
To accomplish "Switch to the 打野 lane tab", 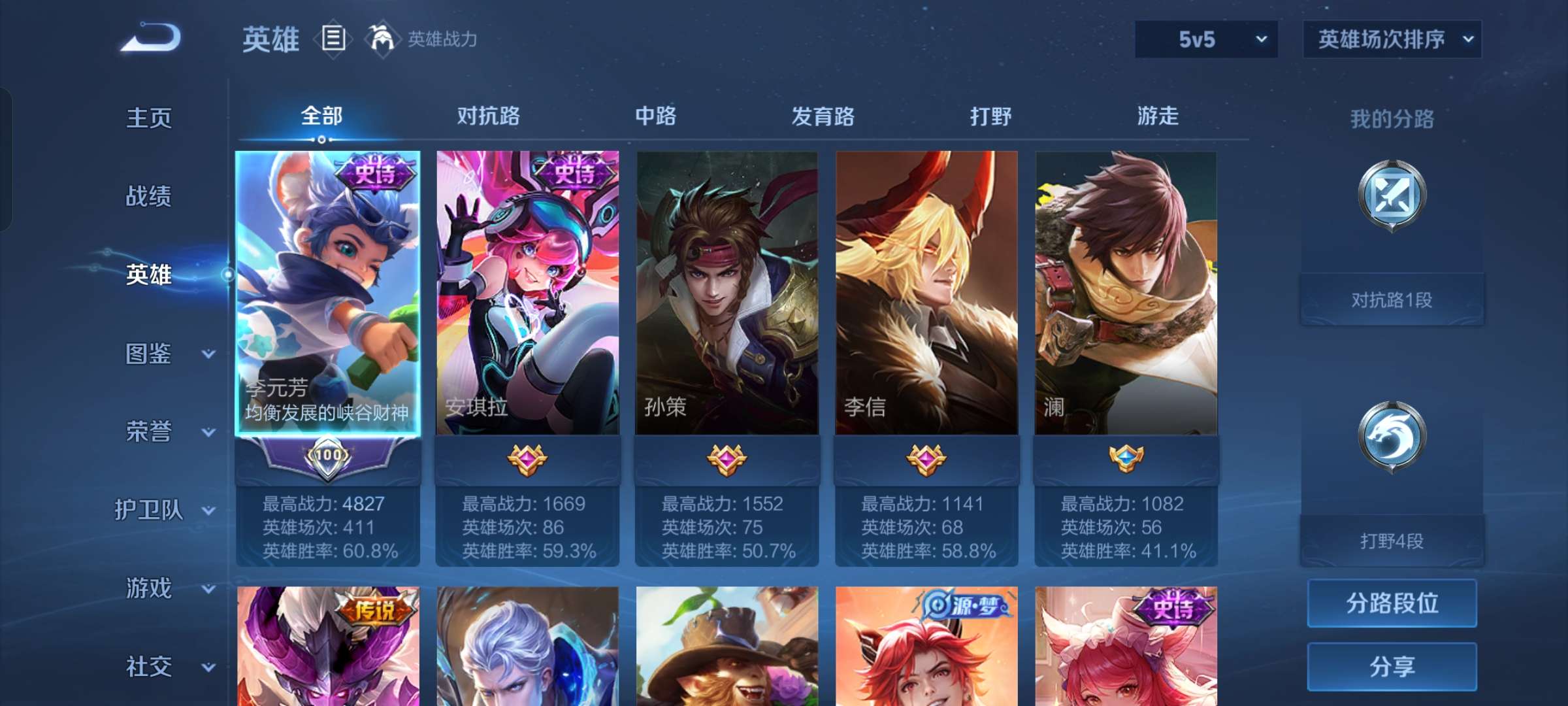I will pyautogui.click(x=990, y=116).
